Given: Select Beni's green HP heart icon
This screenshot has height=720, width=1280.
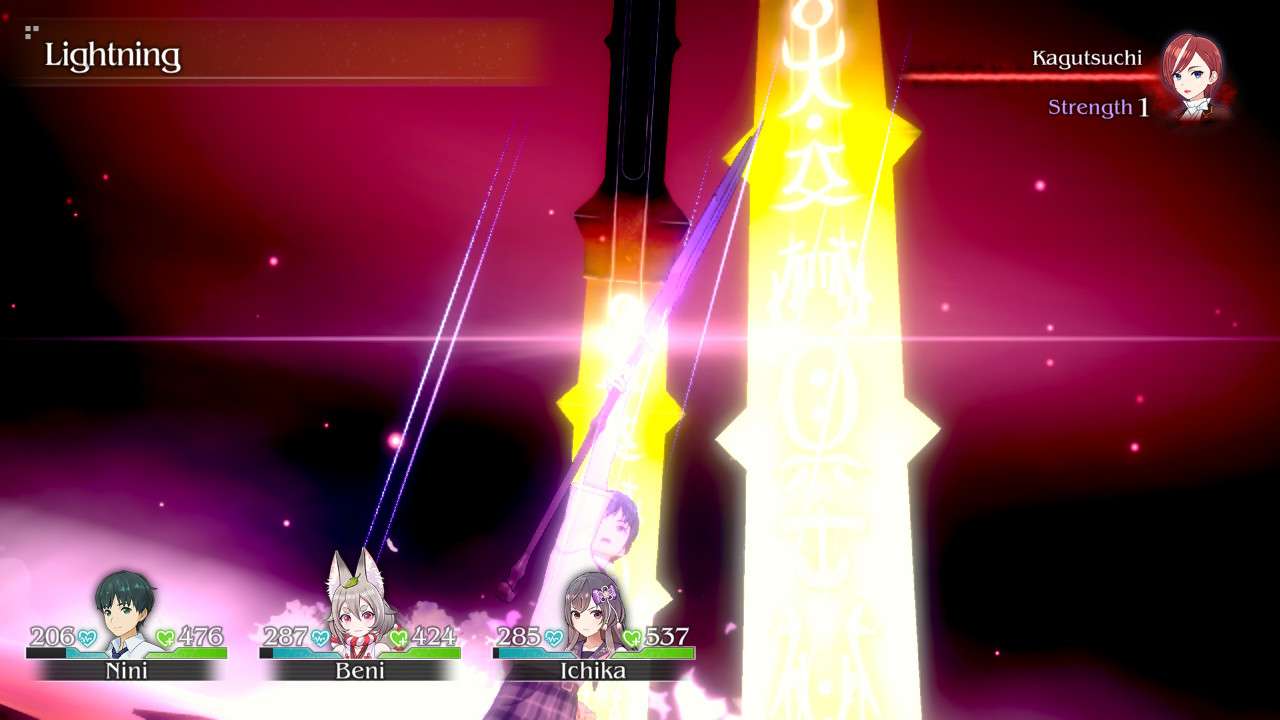Looking at the screenshot, I should [400, 635].
